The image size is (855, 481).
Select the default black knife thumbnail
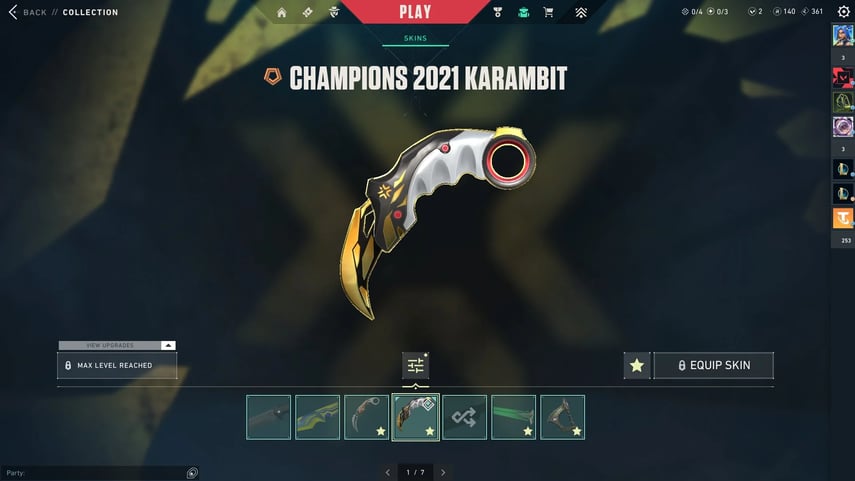click(269, 417)
